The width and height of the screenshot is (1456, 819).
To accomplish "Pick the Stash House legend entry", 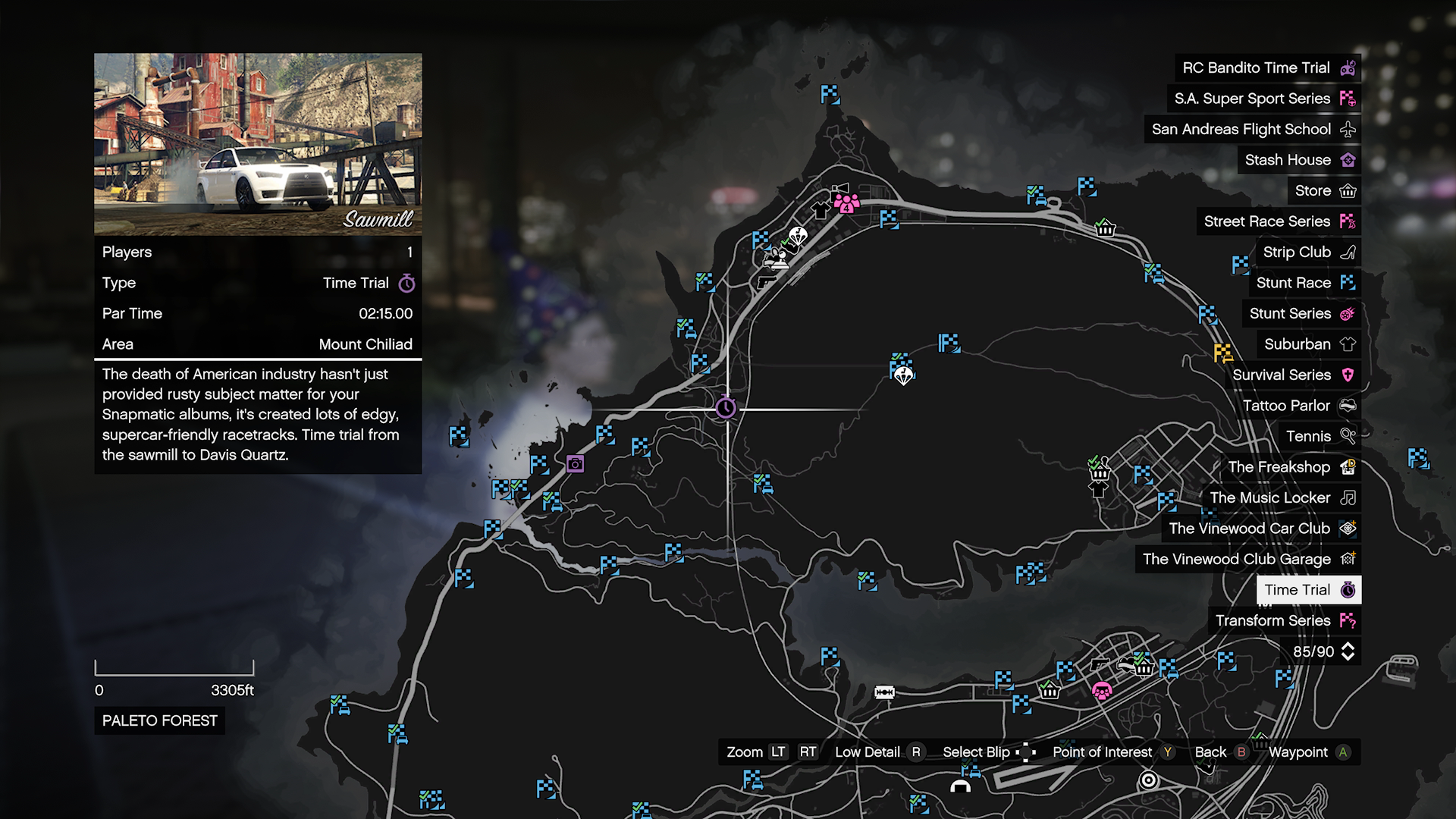I will coord(1299,160).
